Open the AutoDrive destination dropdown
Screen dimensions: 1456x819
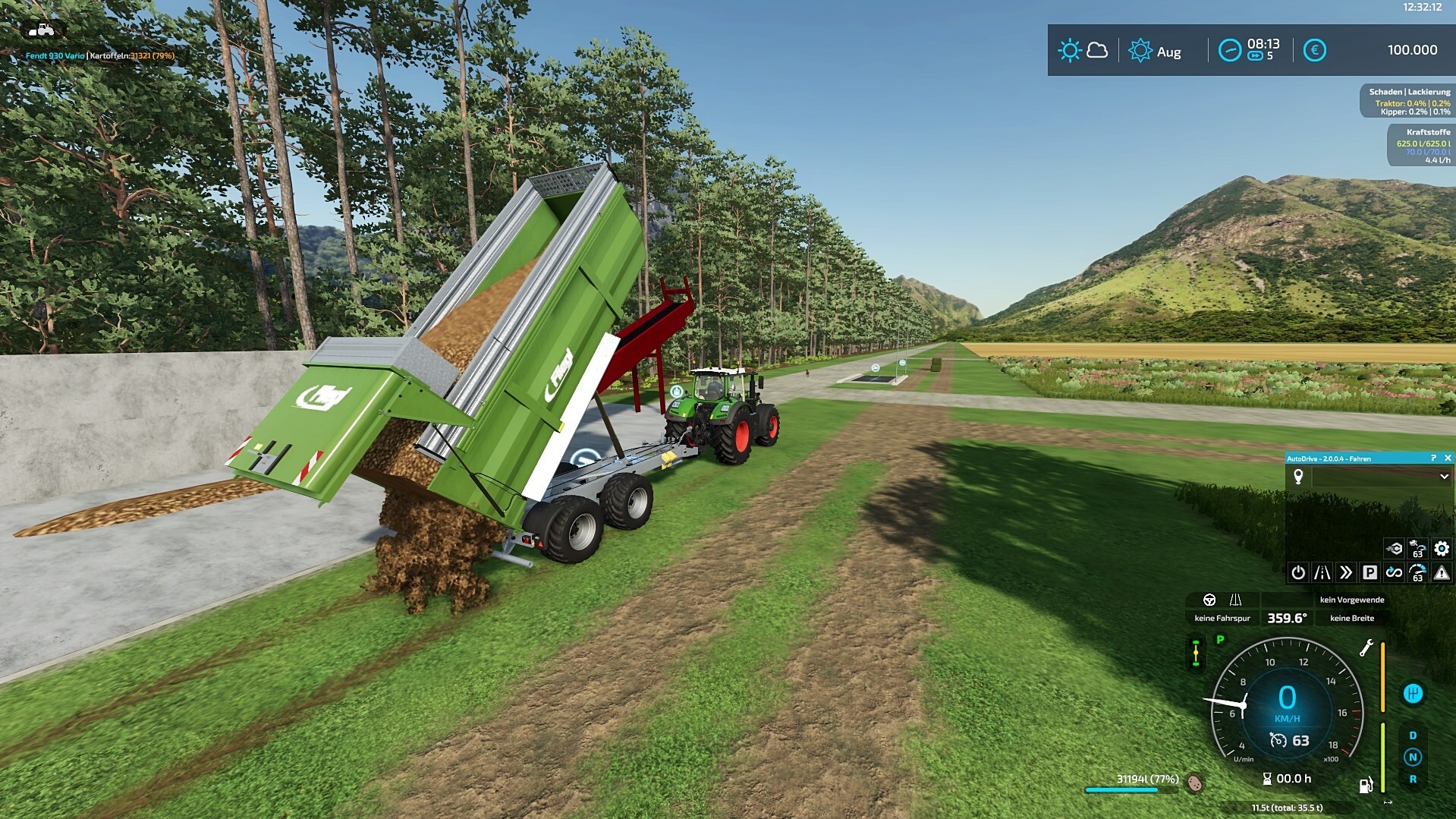tap(1444, 477)
